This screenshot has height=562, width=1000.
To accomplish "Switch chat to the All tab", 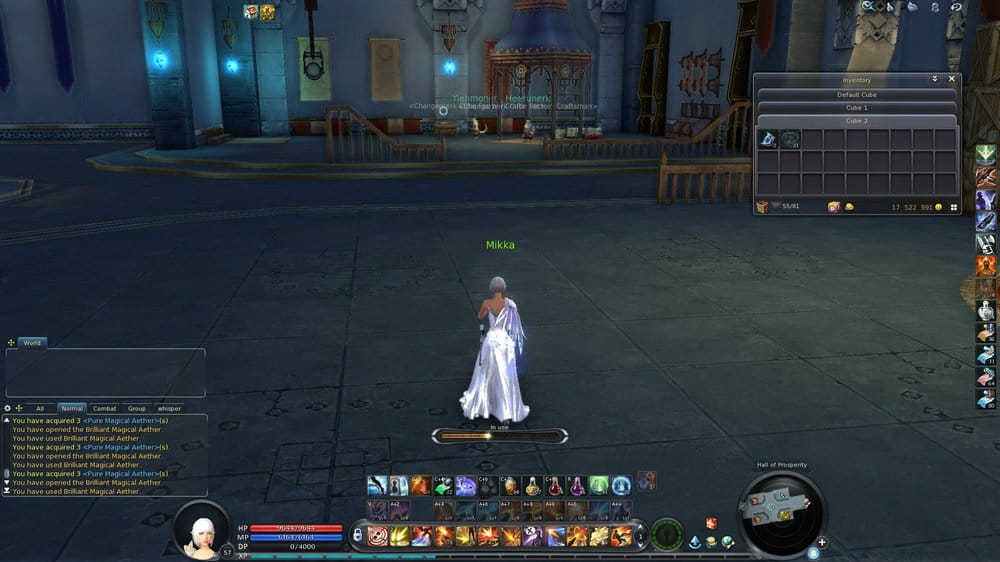I will click(40, 408).
